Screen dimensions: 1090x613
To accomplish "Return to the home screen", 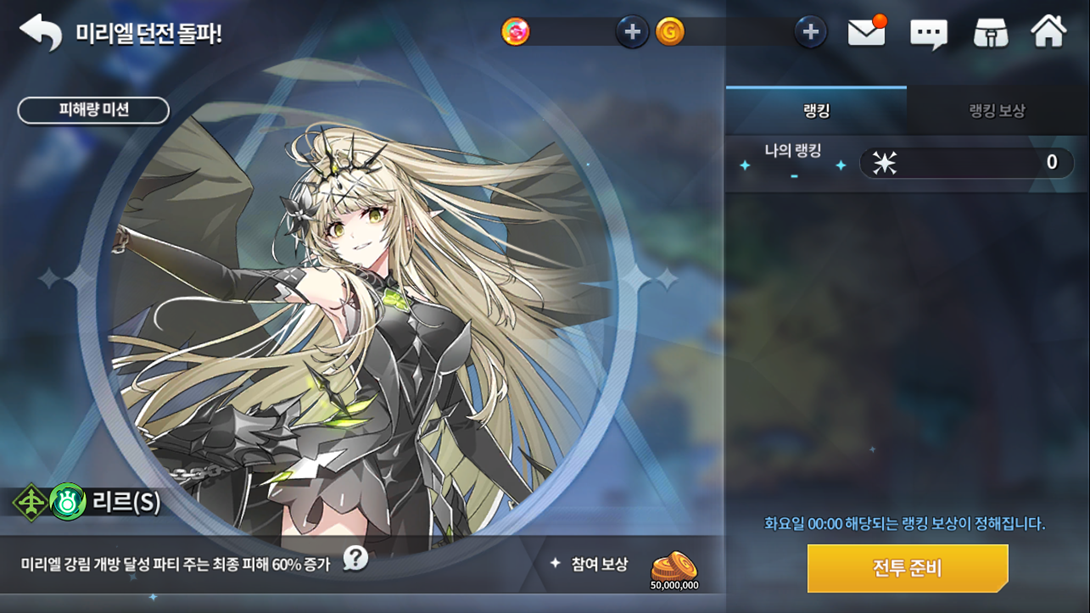I will pos(1049,32).
